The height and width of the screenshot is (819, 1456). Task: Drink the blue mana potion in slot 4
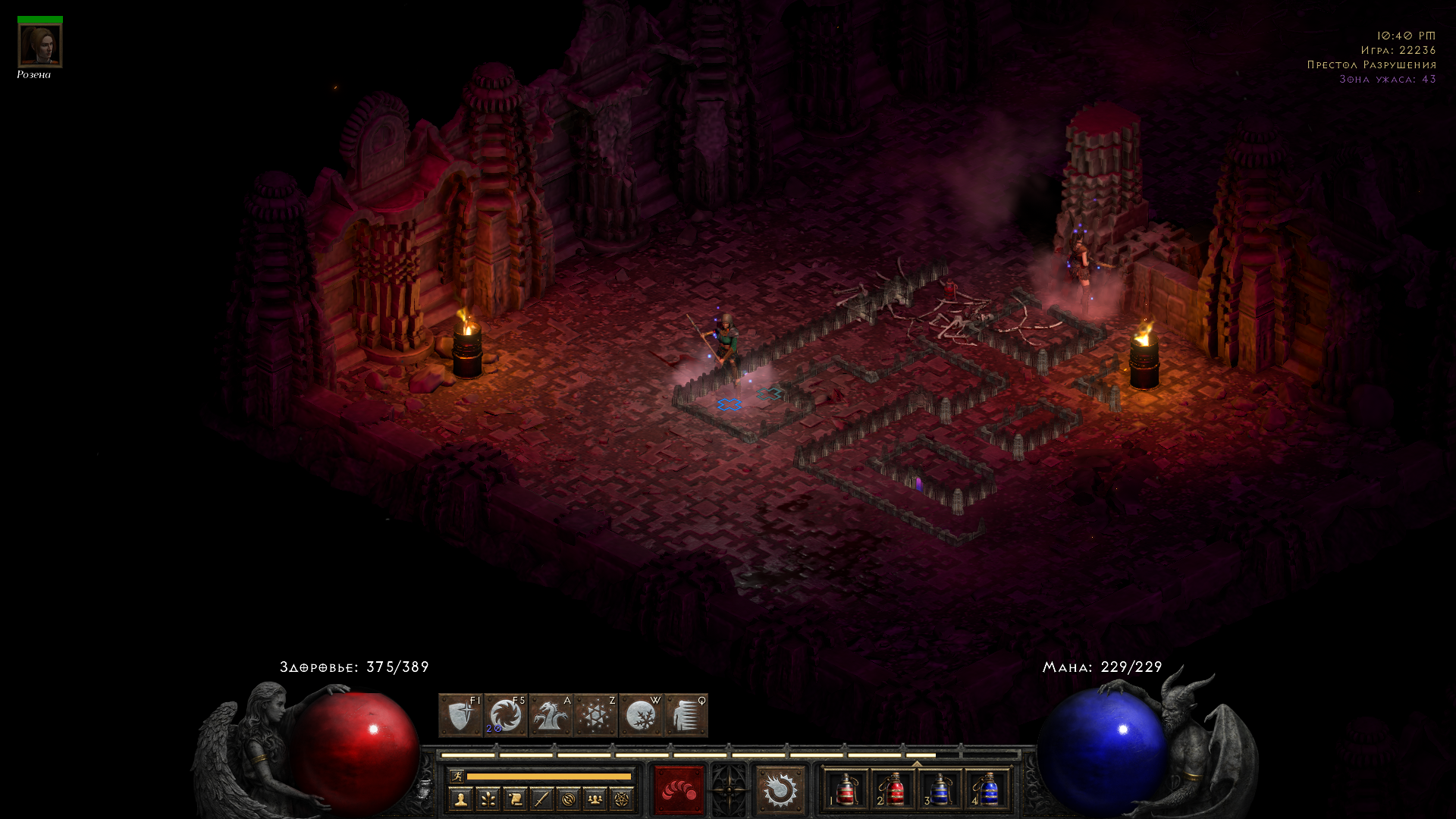tap(987, 790)
